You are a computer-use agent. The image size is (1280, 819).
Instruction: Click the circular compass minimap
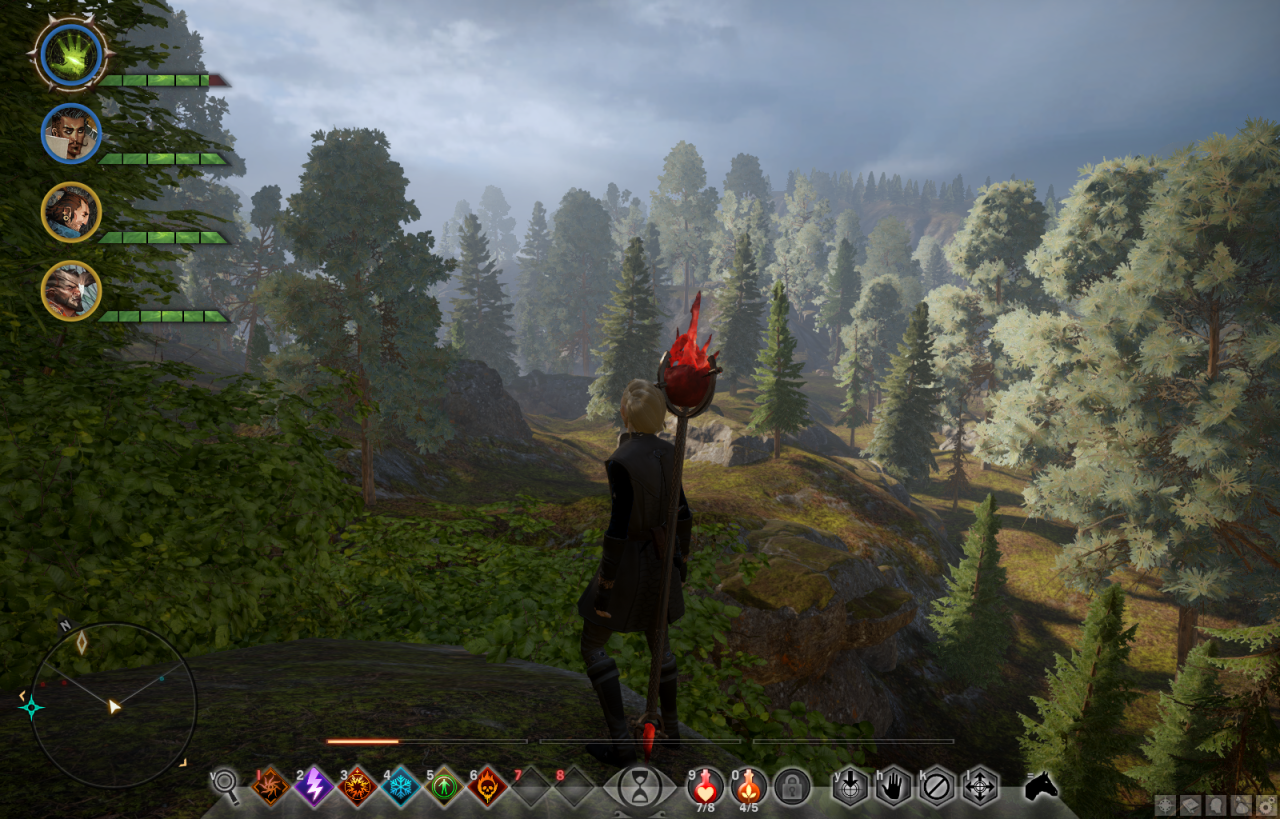[x=113, y=705]
